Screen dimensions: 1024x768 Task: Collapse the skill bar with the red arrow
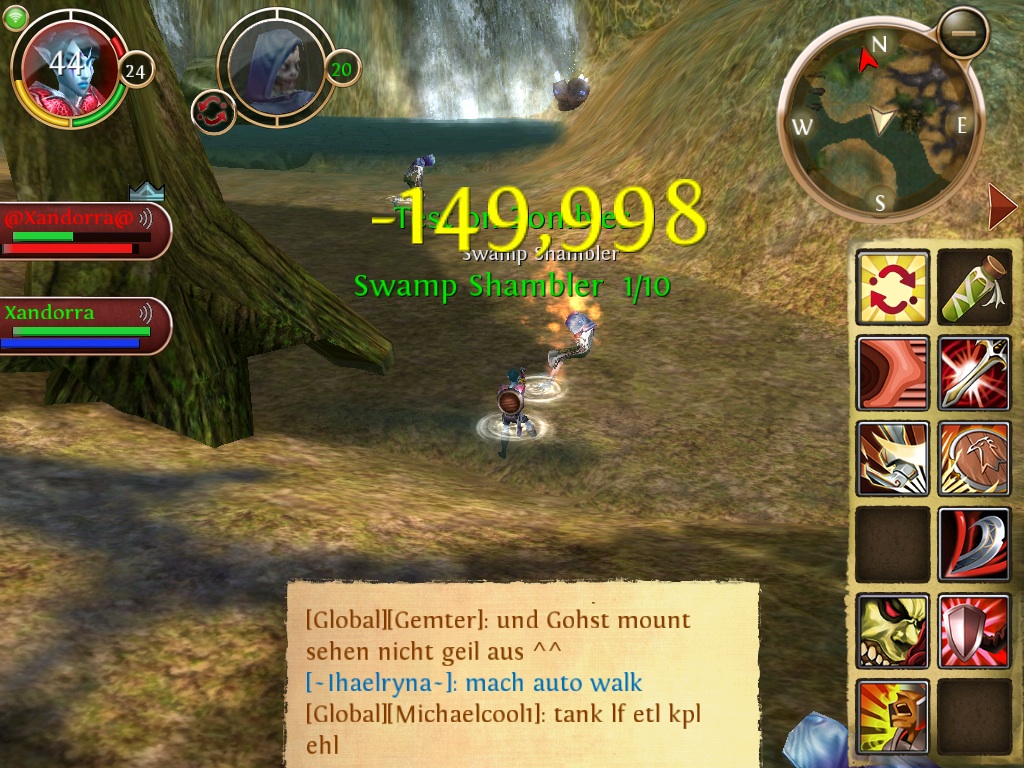pos(1001,208)
